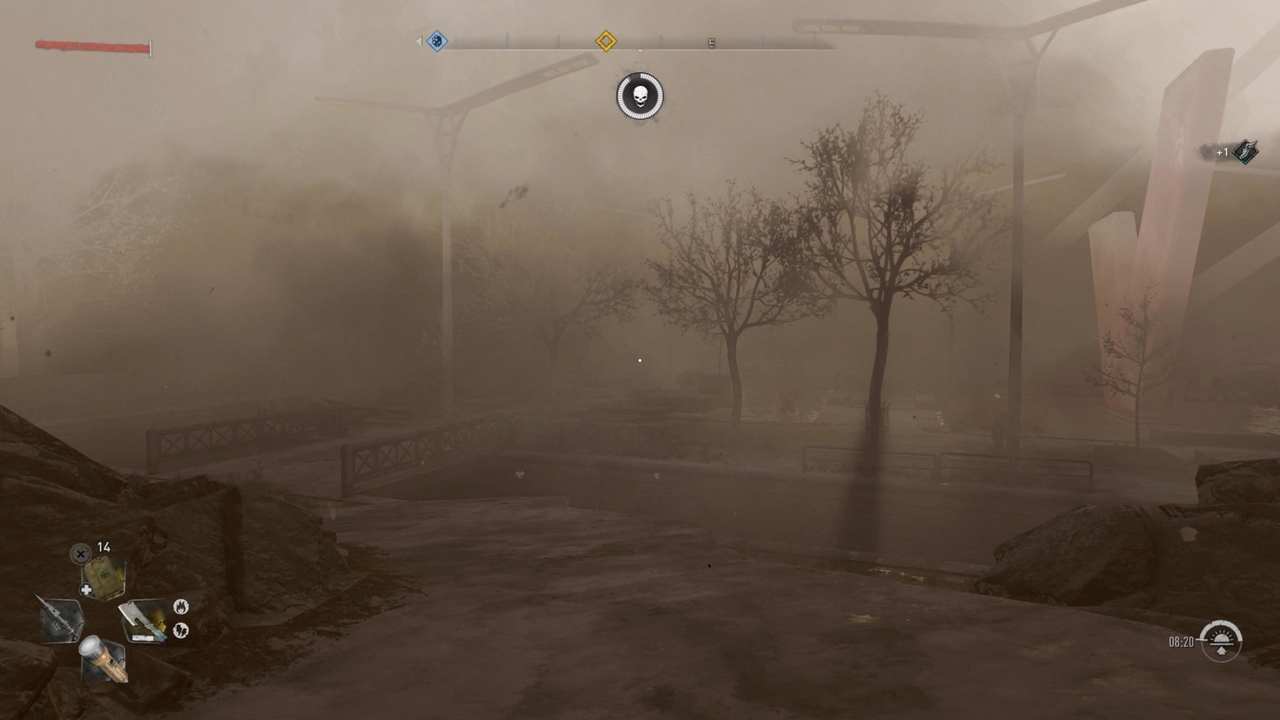
Task: Click the medkit slot in the item wheel
Action: pos(103,576)
